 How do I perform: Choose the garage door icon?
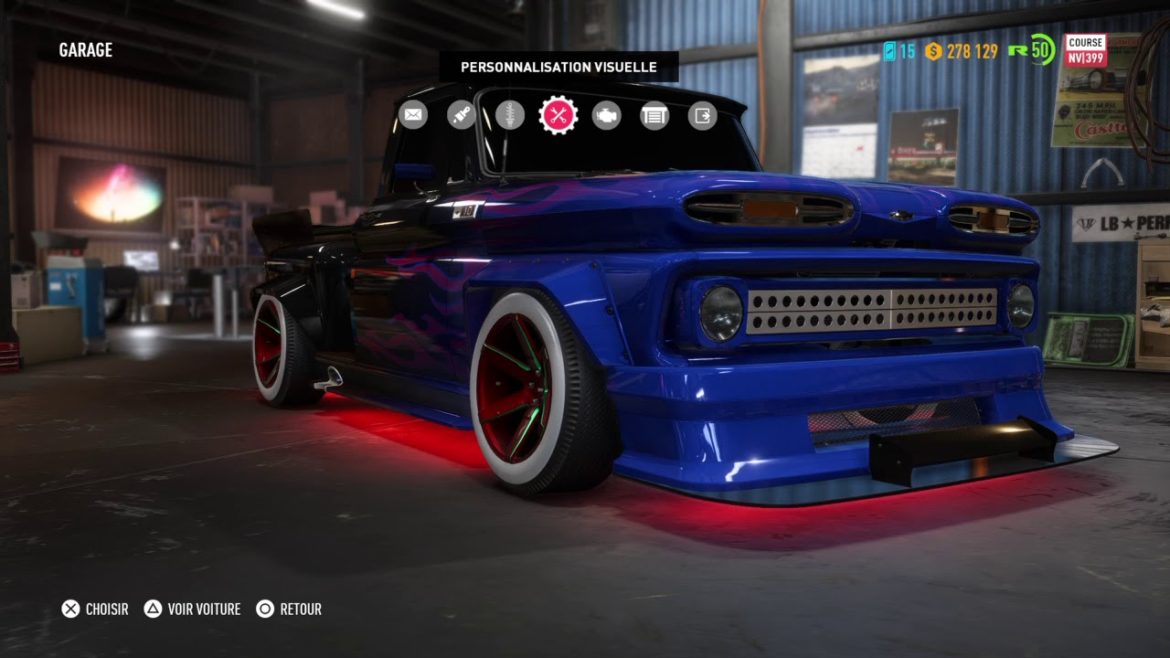coord(654,115)
